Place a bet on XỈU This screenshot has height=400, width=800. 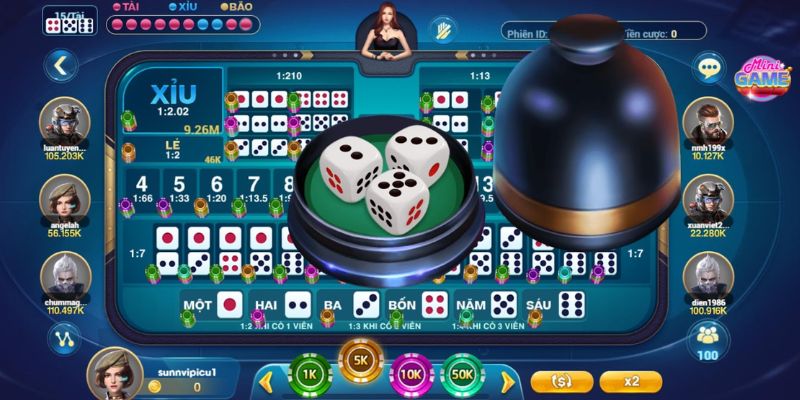pos(172,99)
